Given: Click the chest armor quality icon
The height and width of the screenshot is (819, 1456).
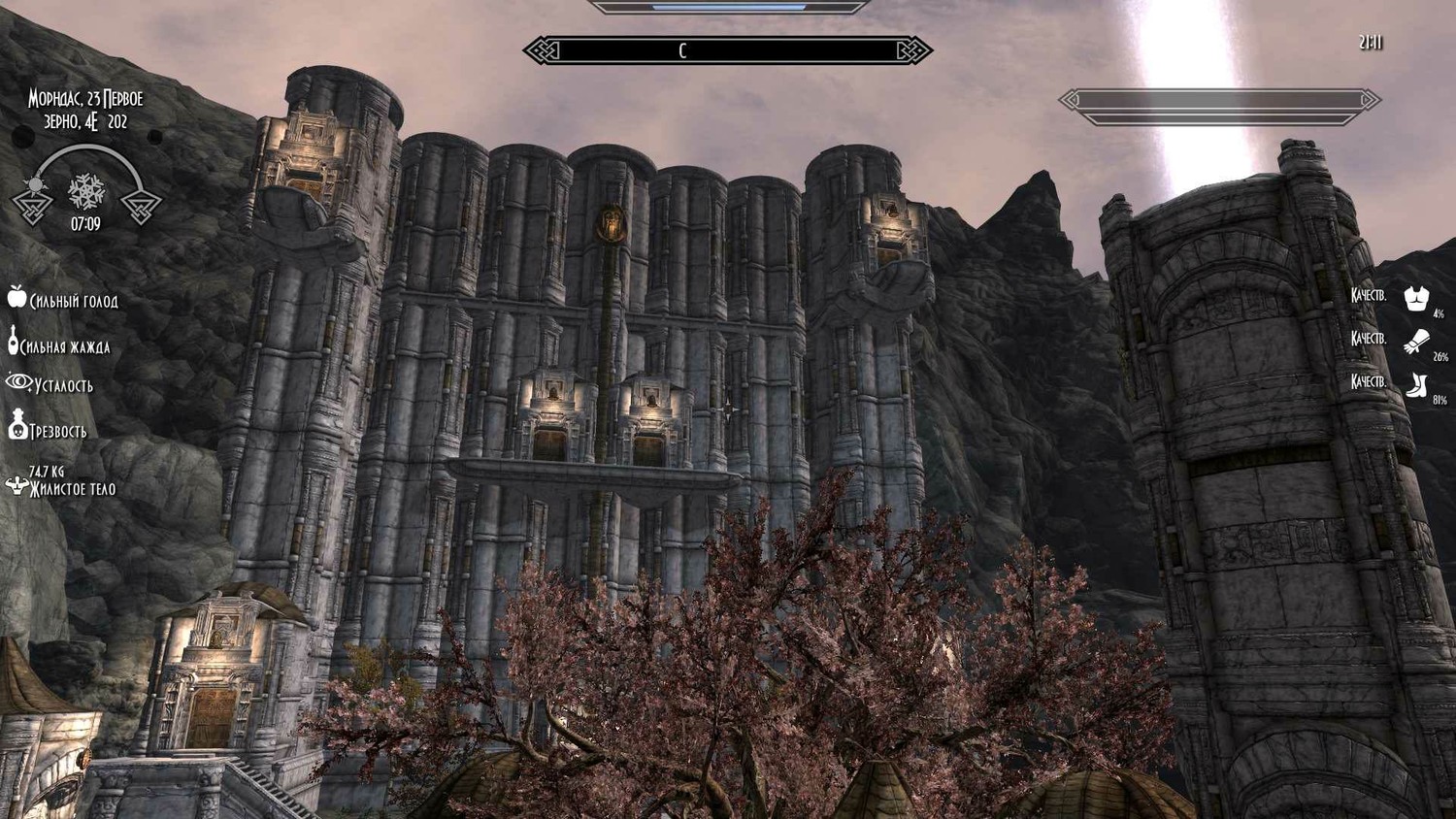Looking at the screenshot, I should (x=1416, y=298).
